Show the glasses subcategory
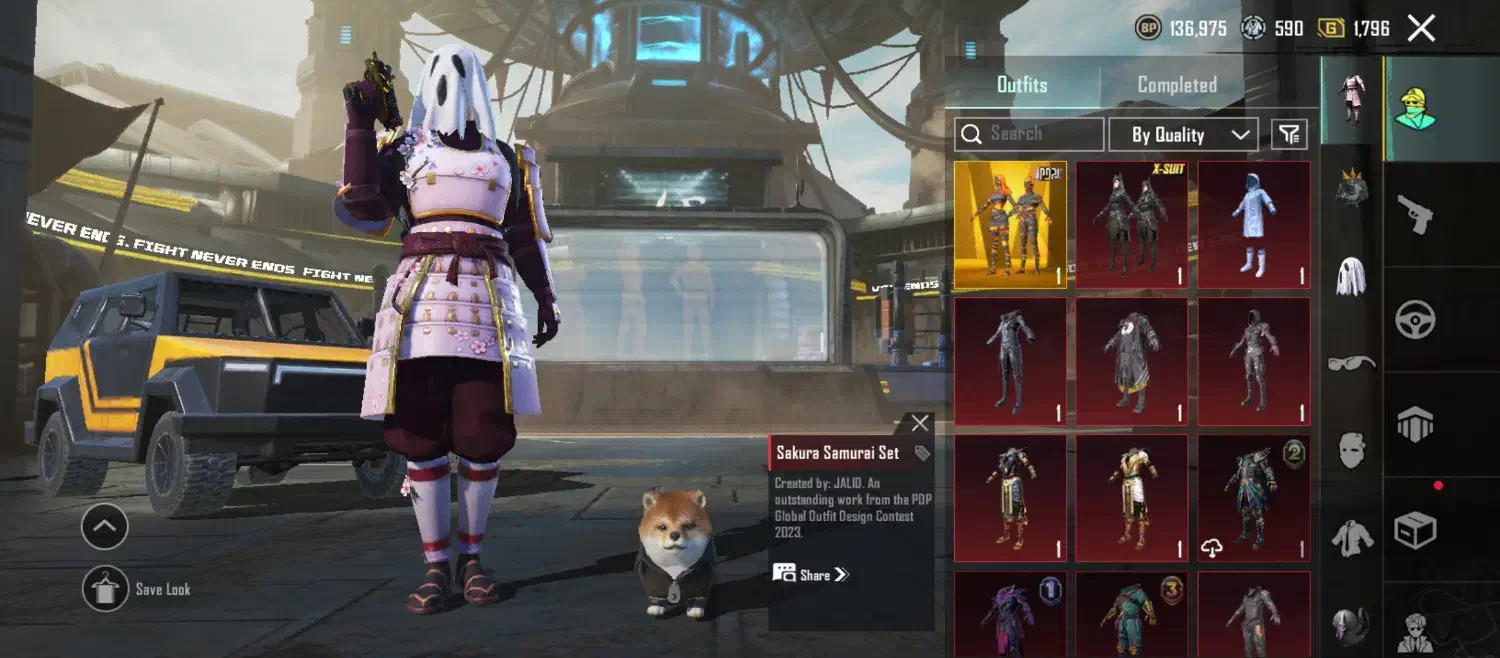This screenshot has height=658, width=1500. coord(1351,363)
